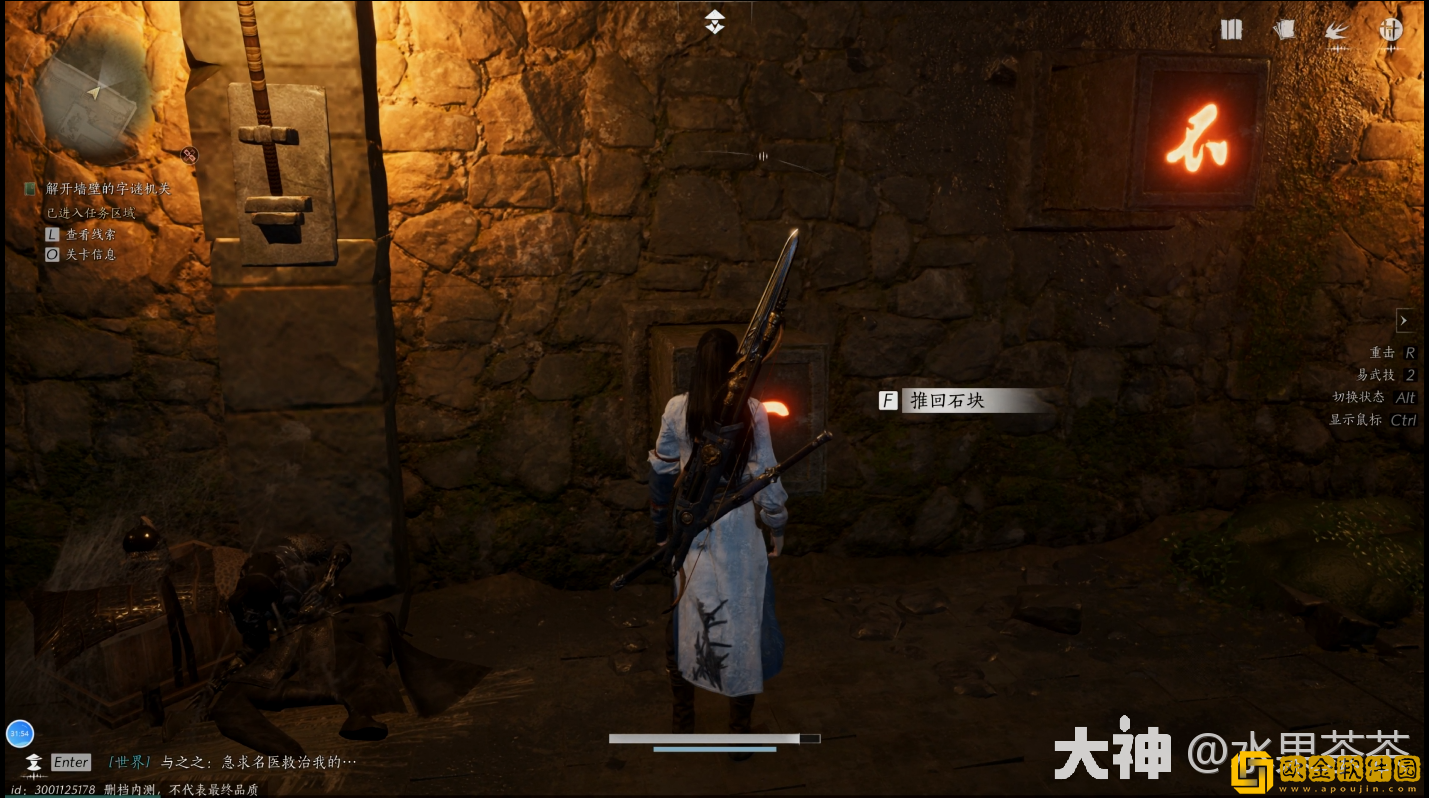Viewport: 1429px width, 798px height.
Task: Expand the right-side arrow panel
Action: [1404, 321]
